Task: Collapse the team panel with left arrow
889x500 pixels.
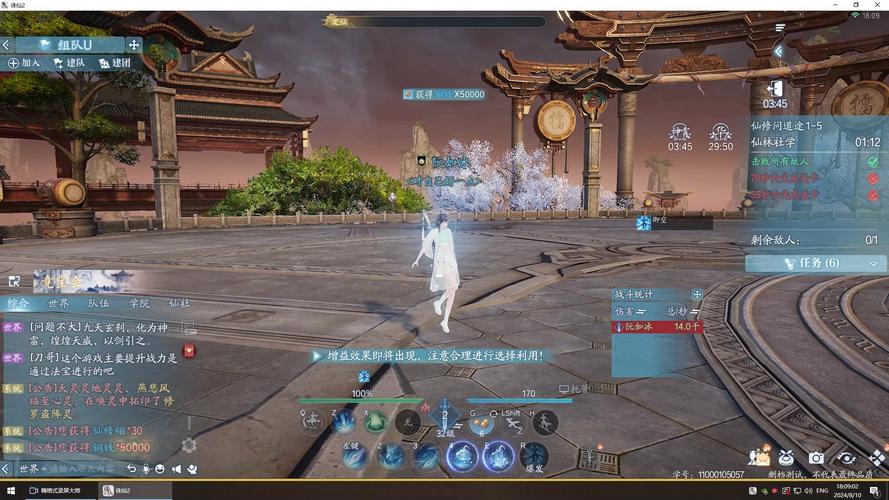Action: tap(6, 44)
